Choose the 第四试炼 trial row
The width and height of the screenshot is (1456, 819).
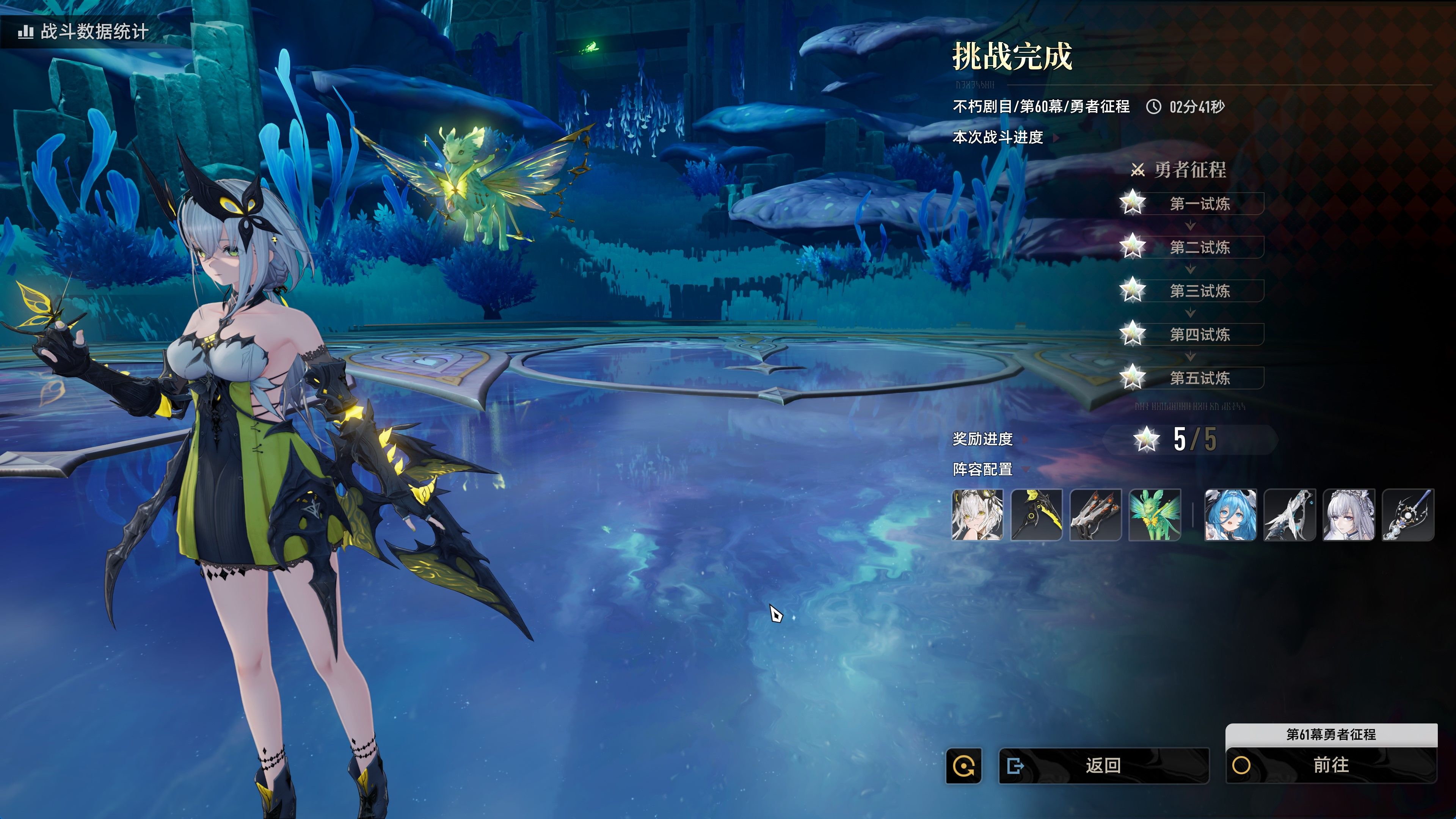(1199, 334)
